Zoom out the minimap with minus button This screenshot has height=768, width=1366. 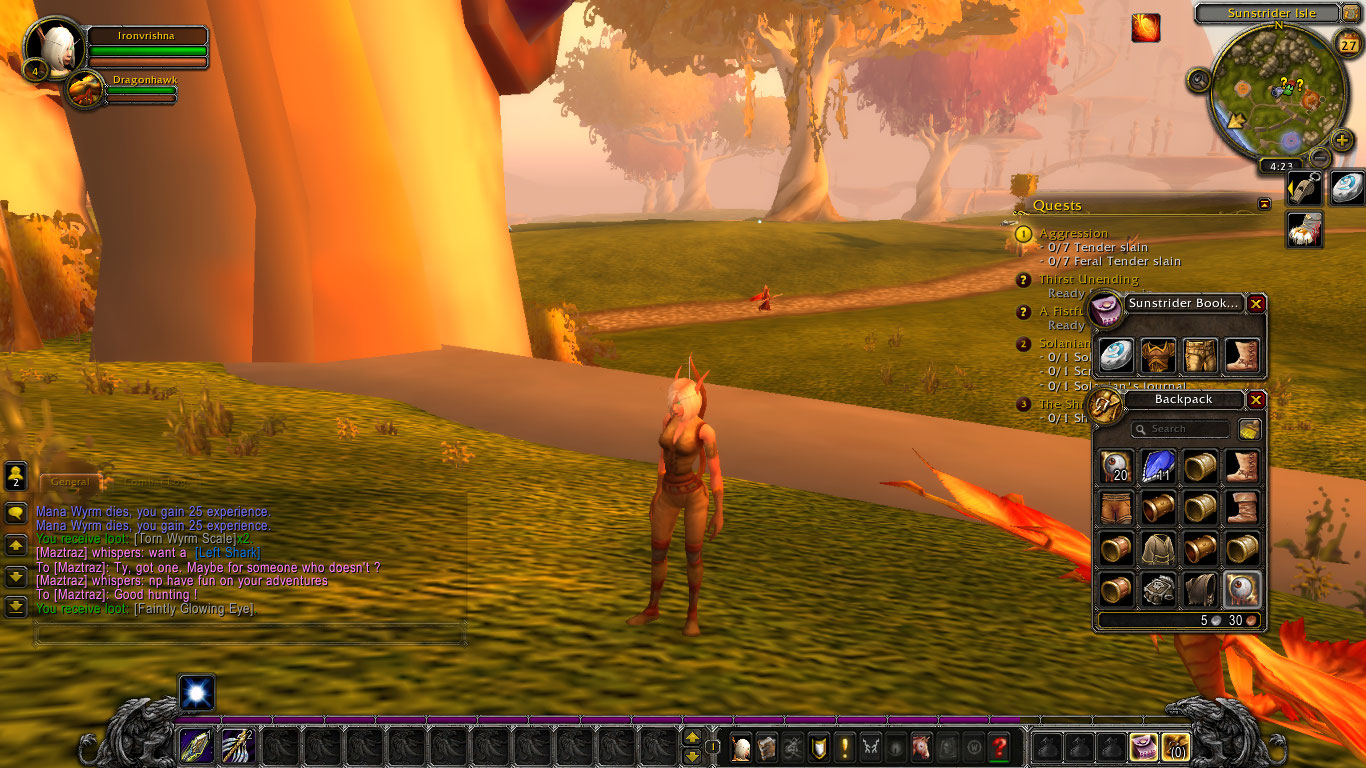tap(1320, 157)
